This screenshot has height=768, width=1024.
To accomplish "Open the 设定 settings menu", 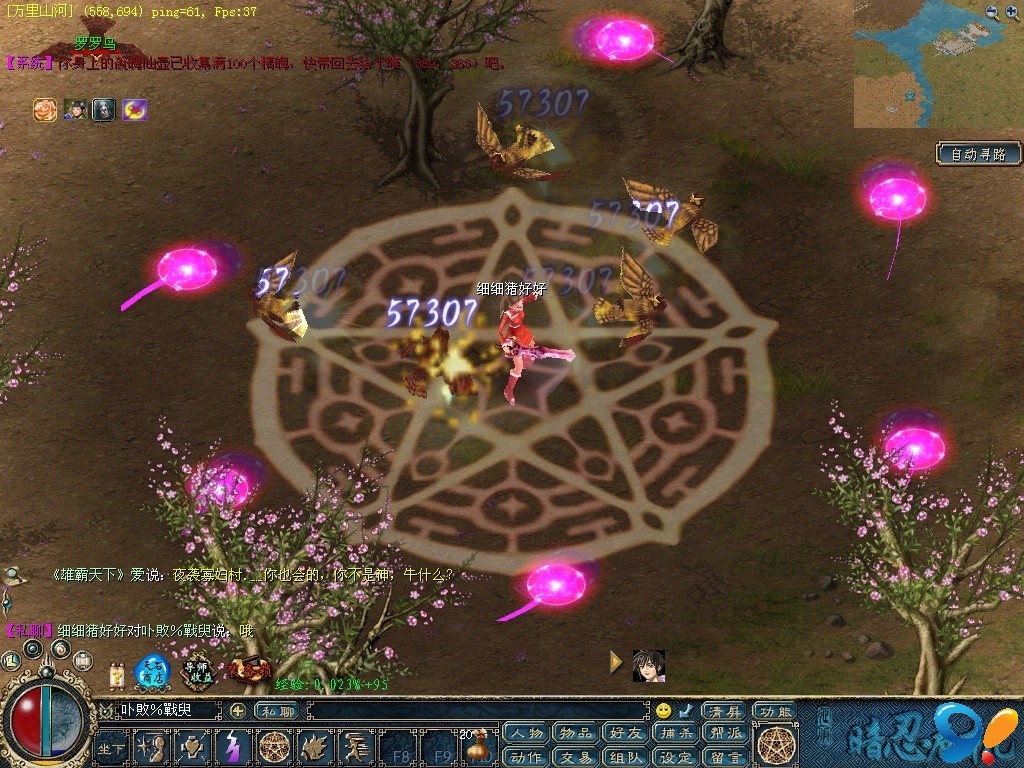I will point(678,757).
